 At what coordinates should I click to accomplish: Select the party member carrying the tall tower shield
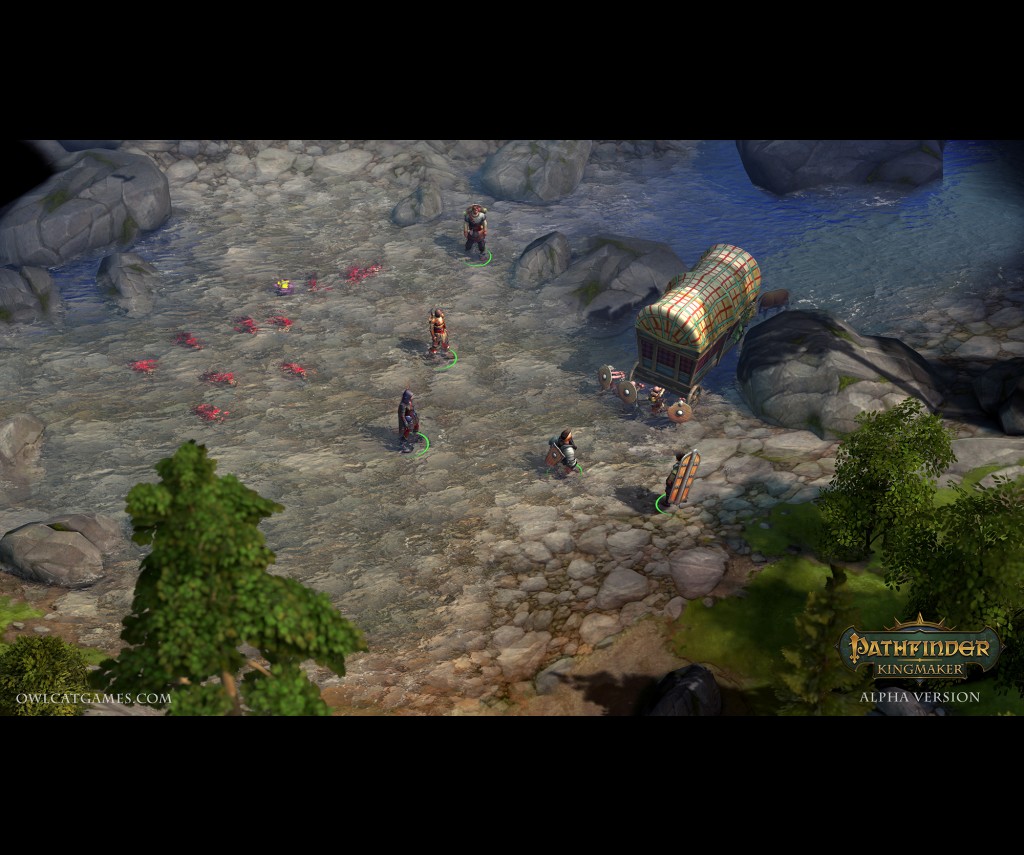pyautogui.click(x=682, y=477)
